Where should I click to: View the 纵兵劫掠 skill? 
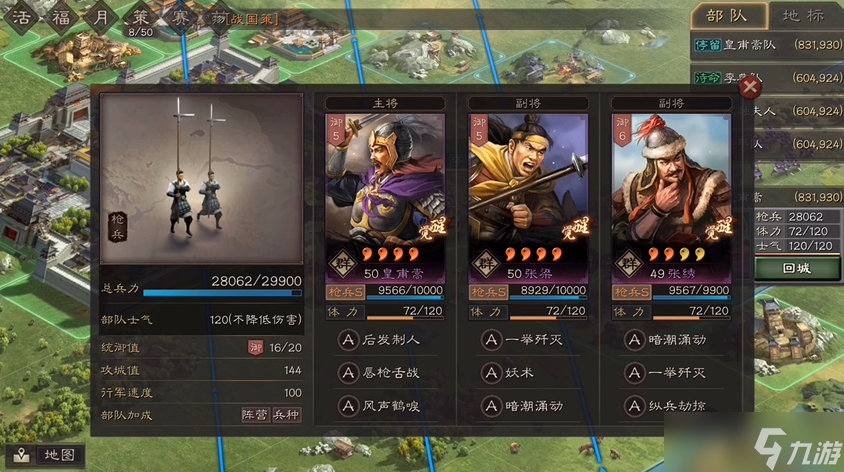click(x=665, y=406)
